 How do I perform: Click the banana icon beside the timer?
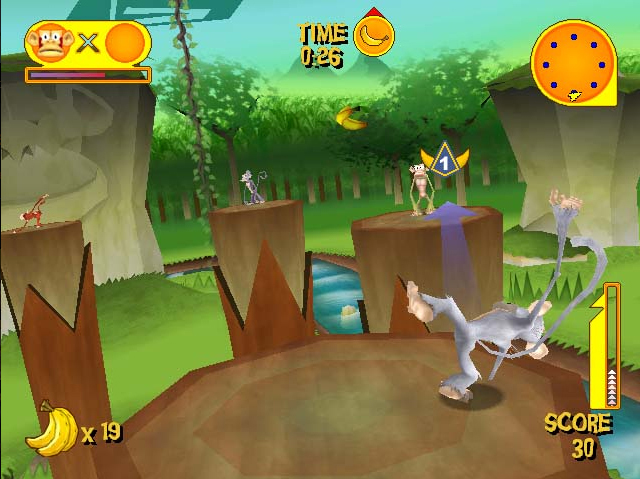(374, 36)
